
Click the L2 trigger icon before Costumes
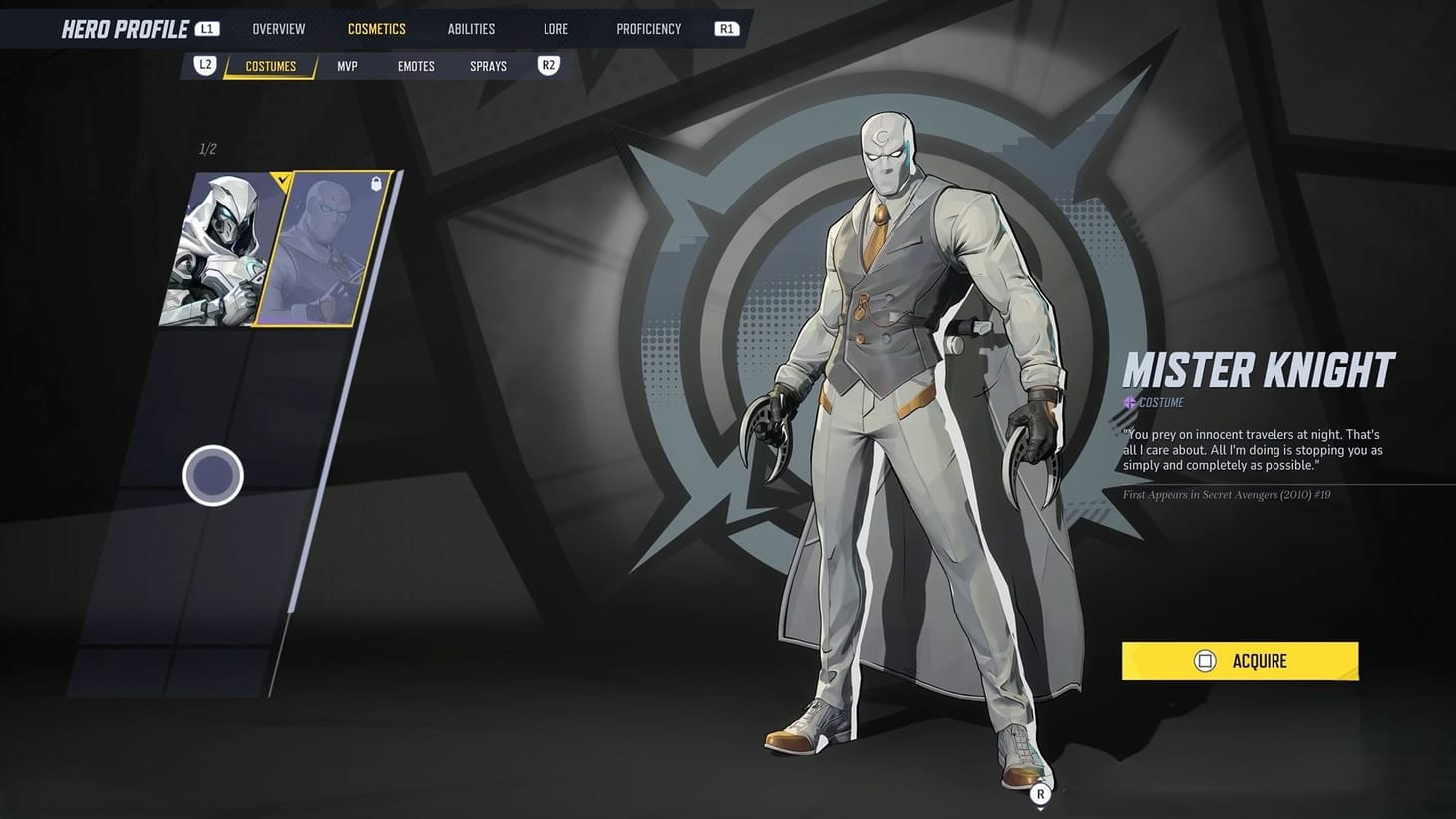click(x=204, y=65)
